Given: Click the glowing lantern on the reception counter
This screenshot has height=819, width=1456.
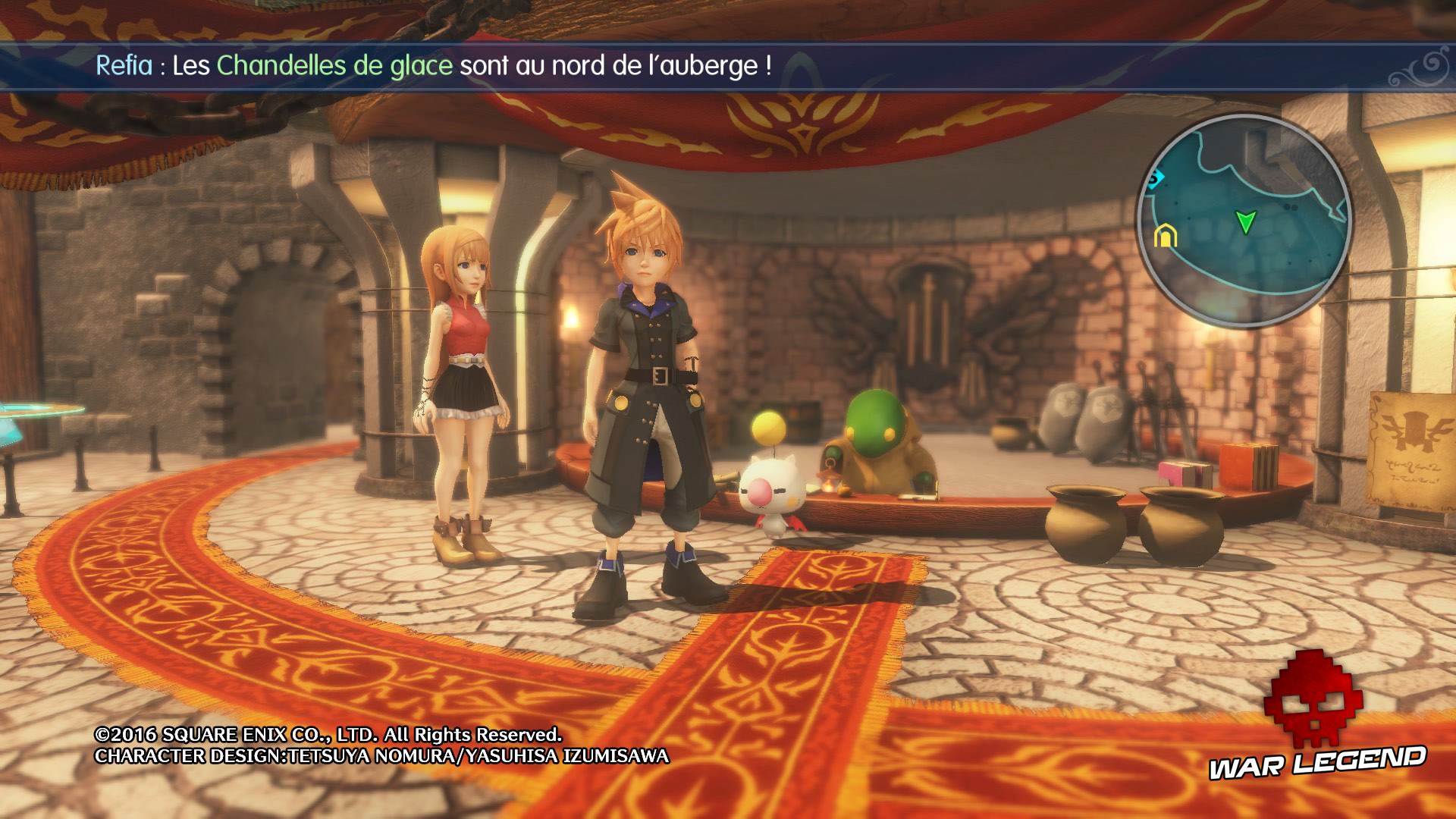Looking at the screenshot, I should point(830,482).
